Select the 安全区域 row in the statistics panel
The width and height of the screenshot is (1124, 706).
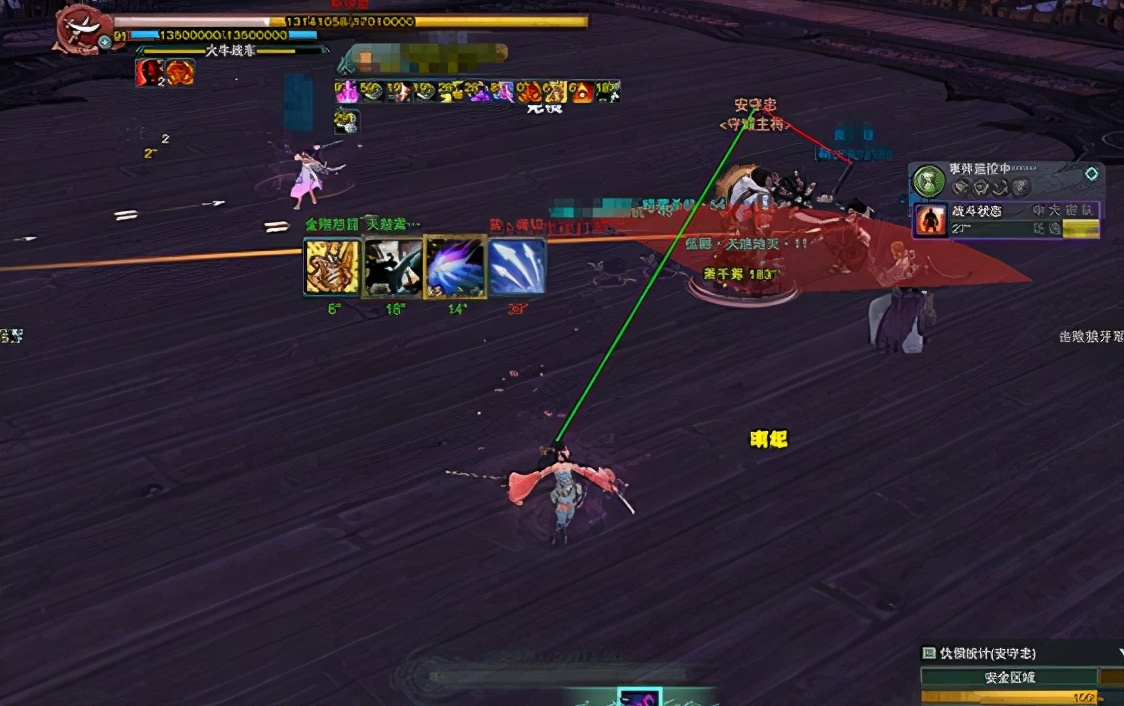point(1008,677)
